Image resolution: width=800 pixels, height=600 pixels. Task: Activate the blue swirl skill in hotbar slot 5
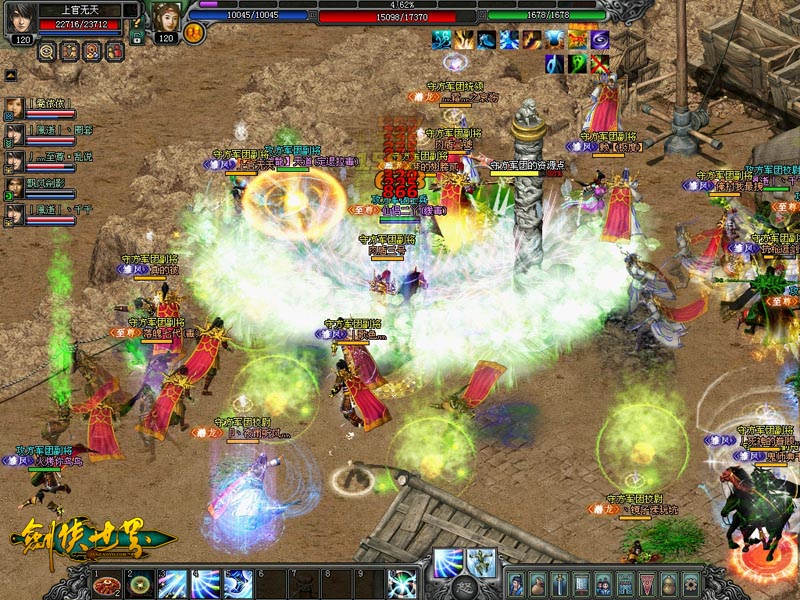pyautogui.click(x=238, y=584)
